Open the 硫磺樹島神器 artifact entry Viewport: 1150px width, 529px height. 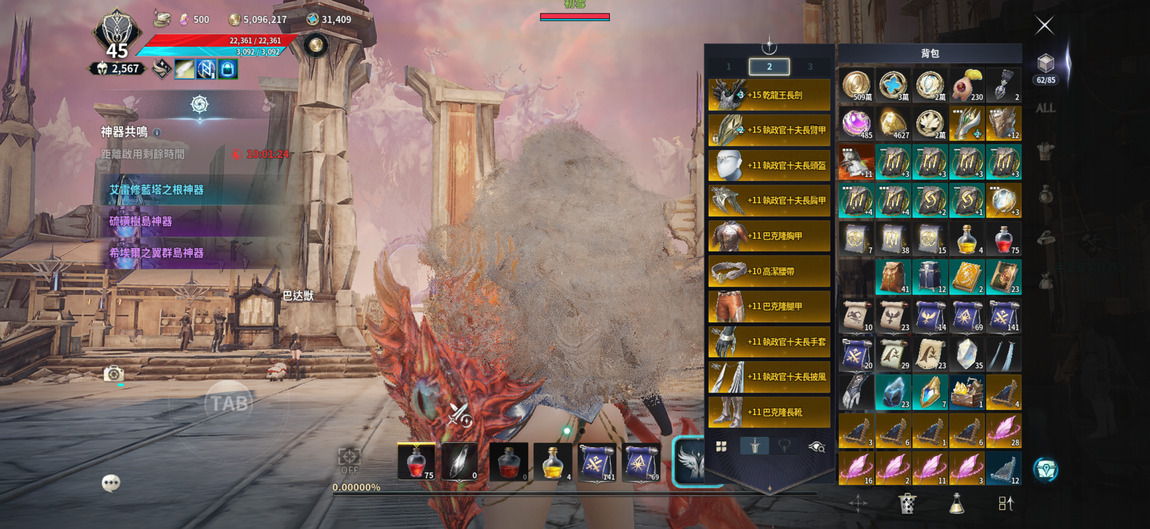tap(141, 221)
